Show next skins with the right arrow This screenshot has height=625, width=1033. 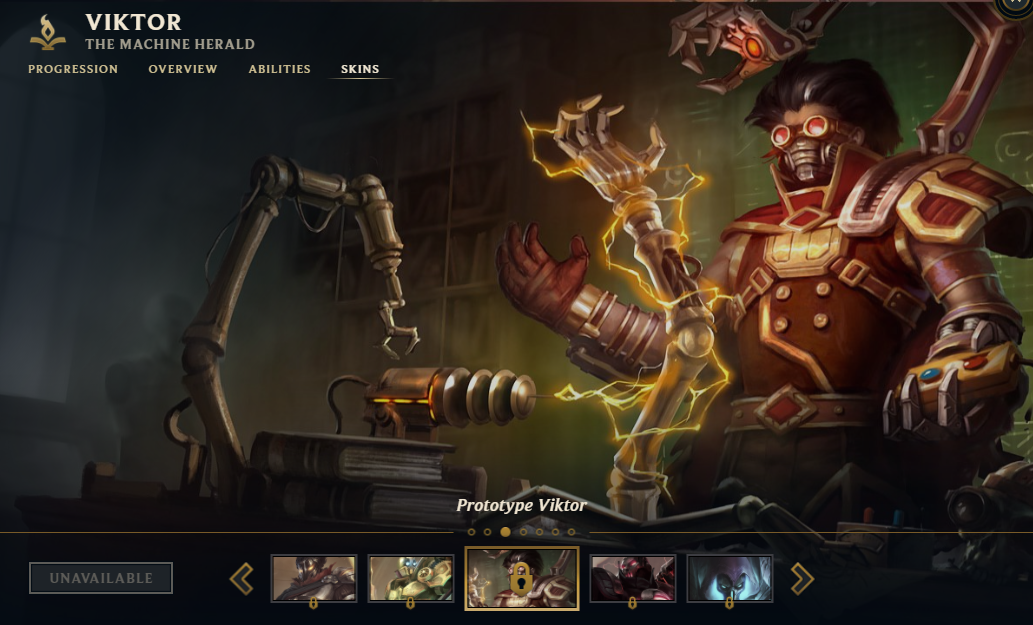[802, 578]
